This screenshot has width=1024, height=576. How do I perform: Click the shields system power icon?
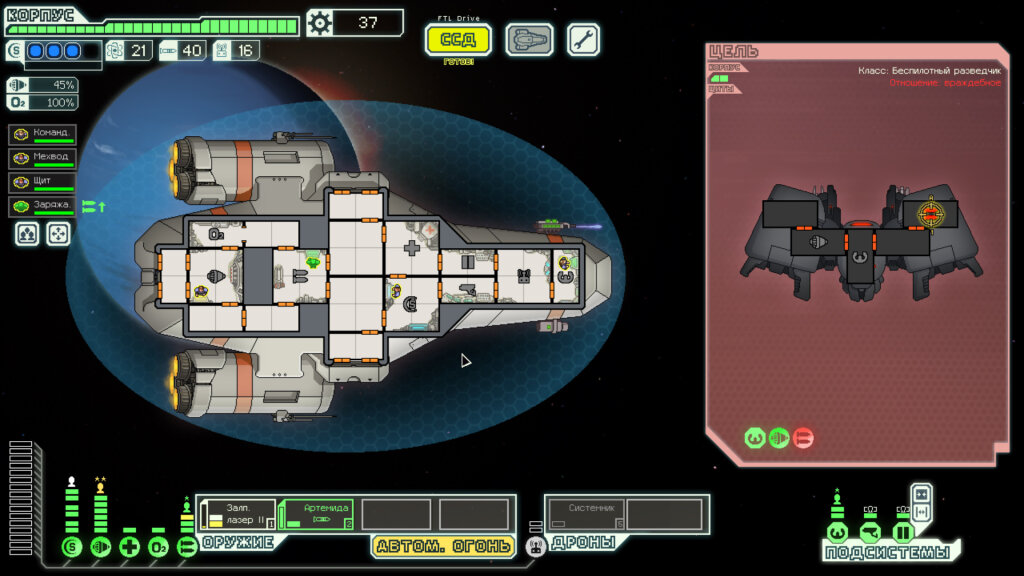(x=71, y=547)
